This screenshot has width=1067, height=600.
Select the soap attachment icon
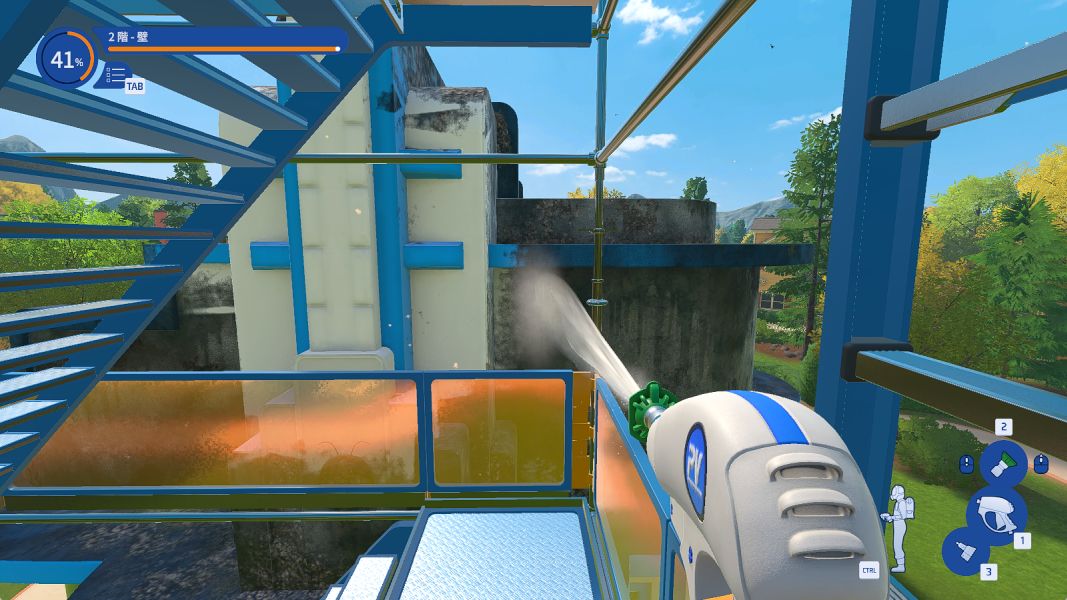(966, 551)
